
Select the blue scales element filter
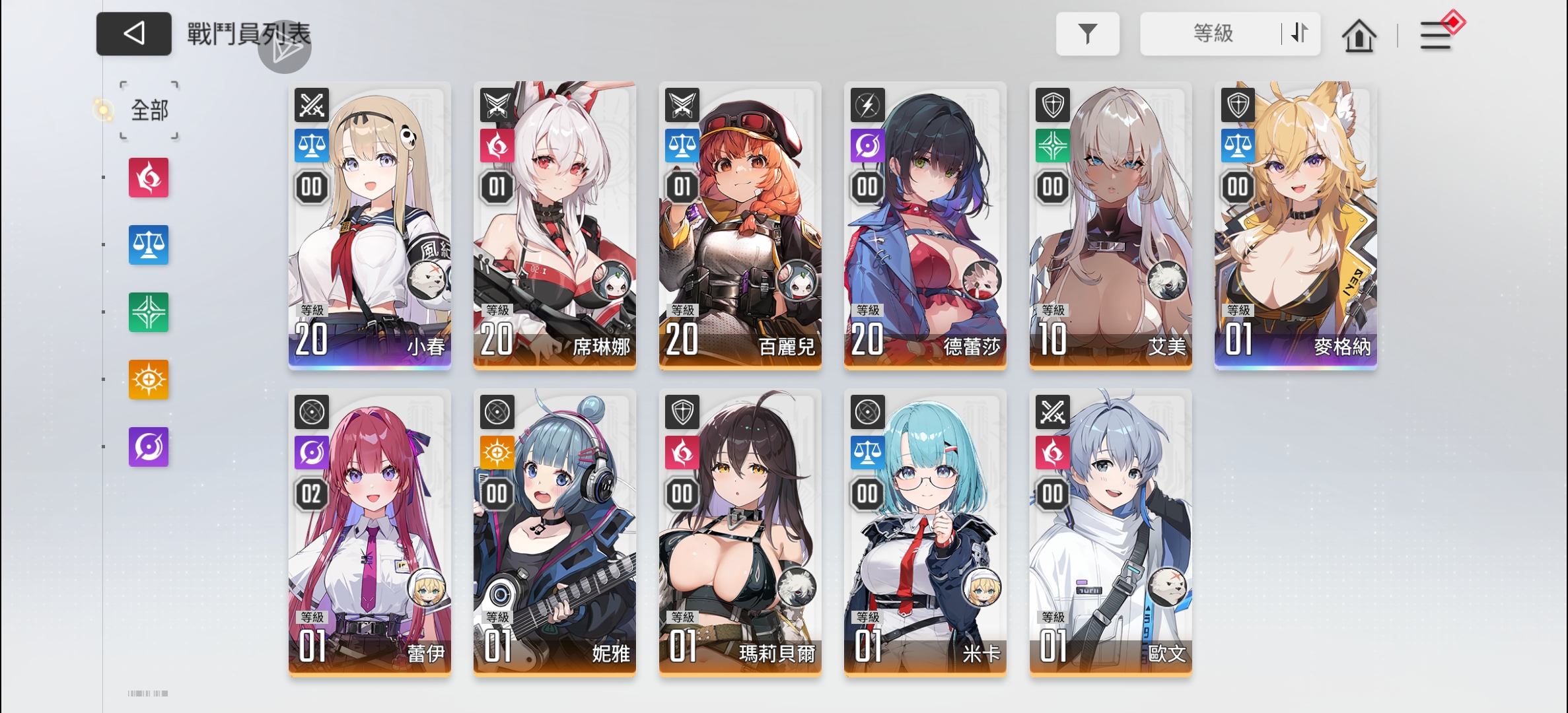pos(148,244)
